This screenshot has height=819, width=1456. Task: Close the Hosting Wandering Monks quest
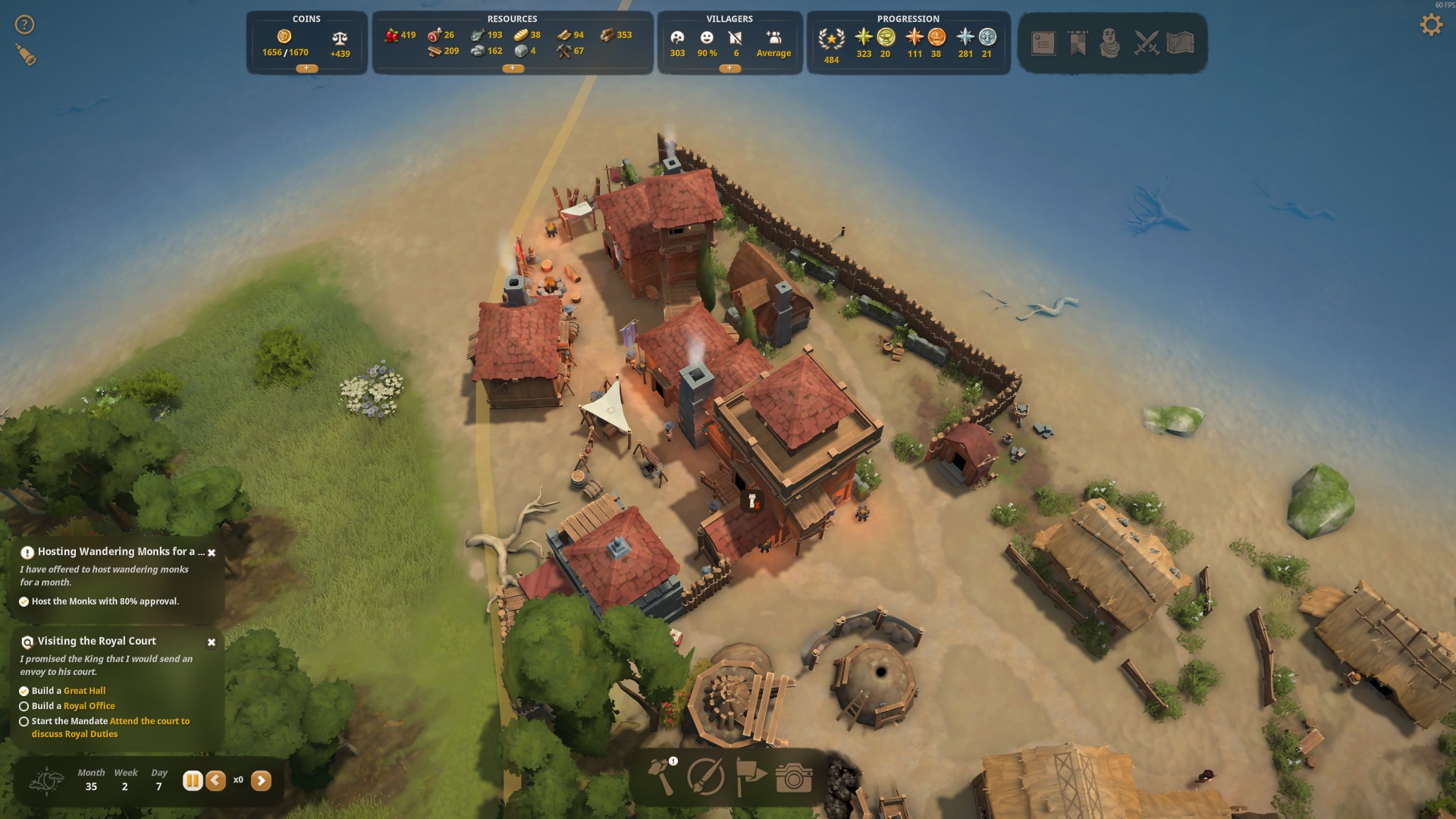tap(212, 553)
